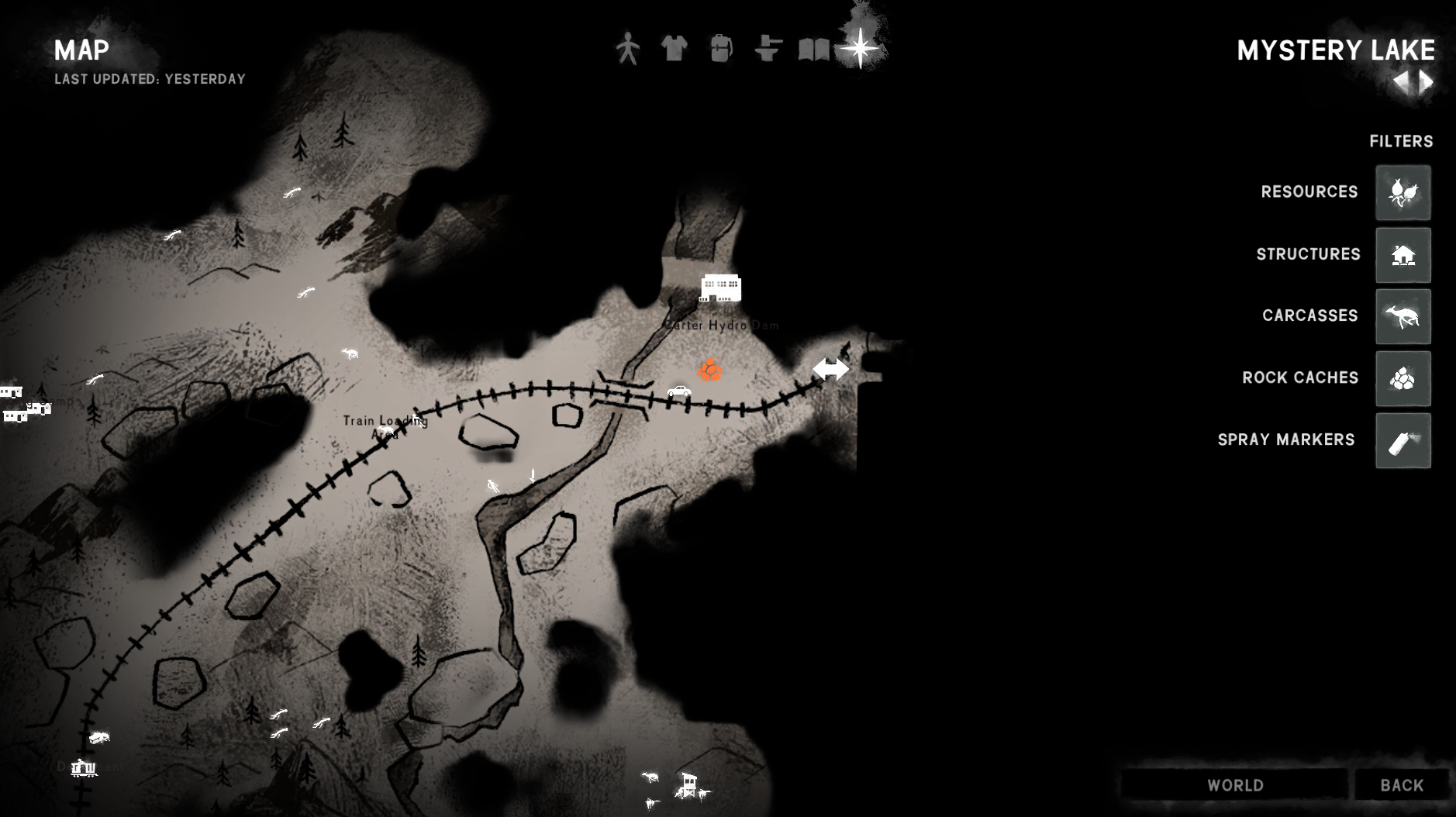The height and width of the screenshot is (817, 1456).
Task: Toggle the Carcasses map filter
Action: tap(1403, 316)
